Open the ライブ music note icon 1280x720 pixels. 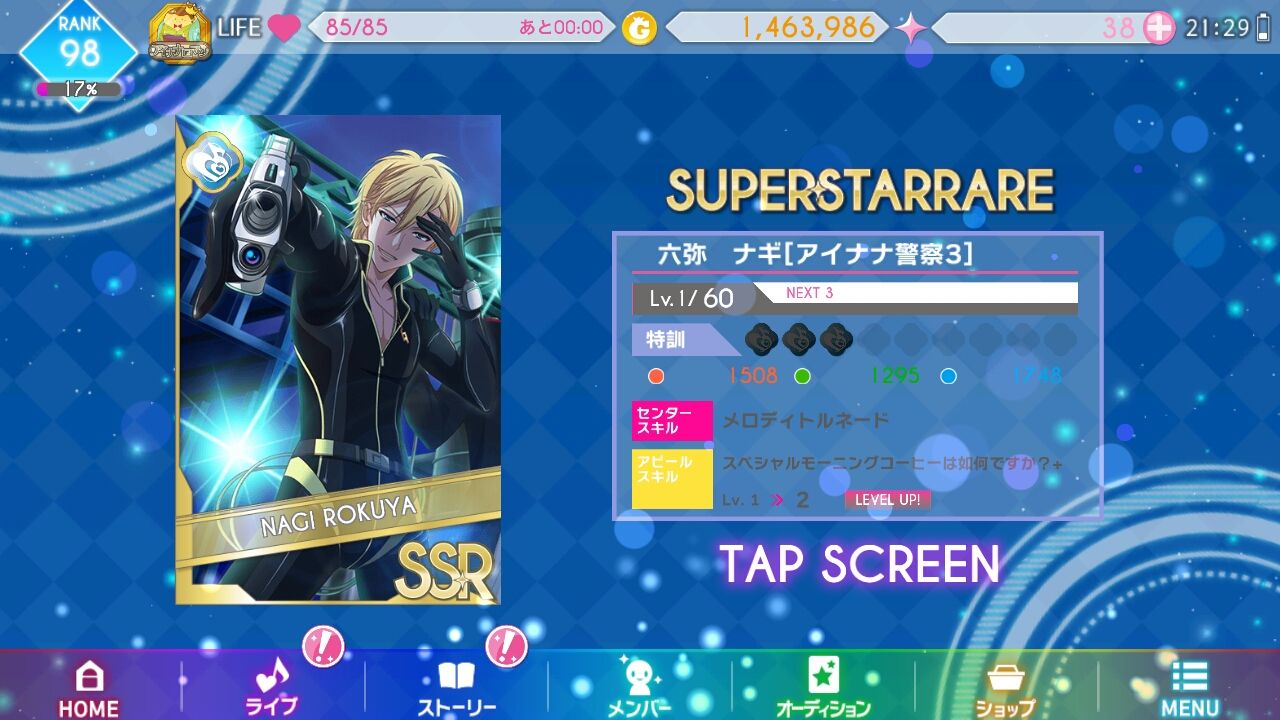point(268,680)
